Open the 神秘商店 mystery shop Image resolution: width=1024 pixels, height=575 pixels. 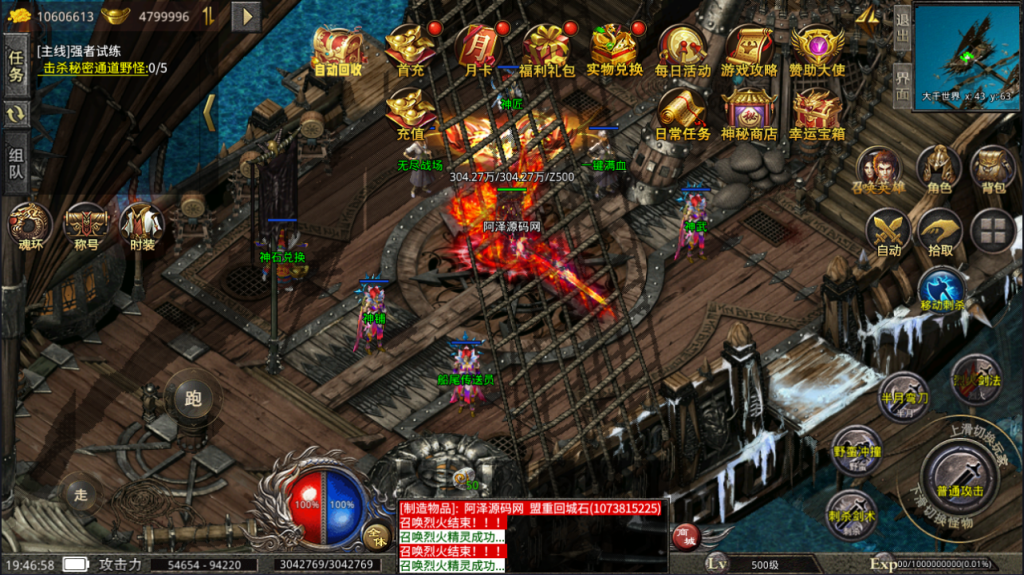[x=750, y=112]
